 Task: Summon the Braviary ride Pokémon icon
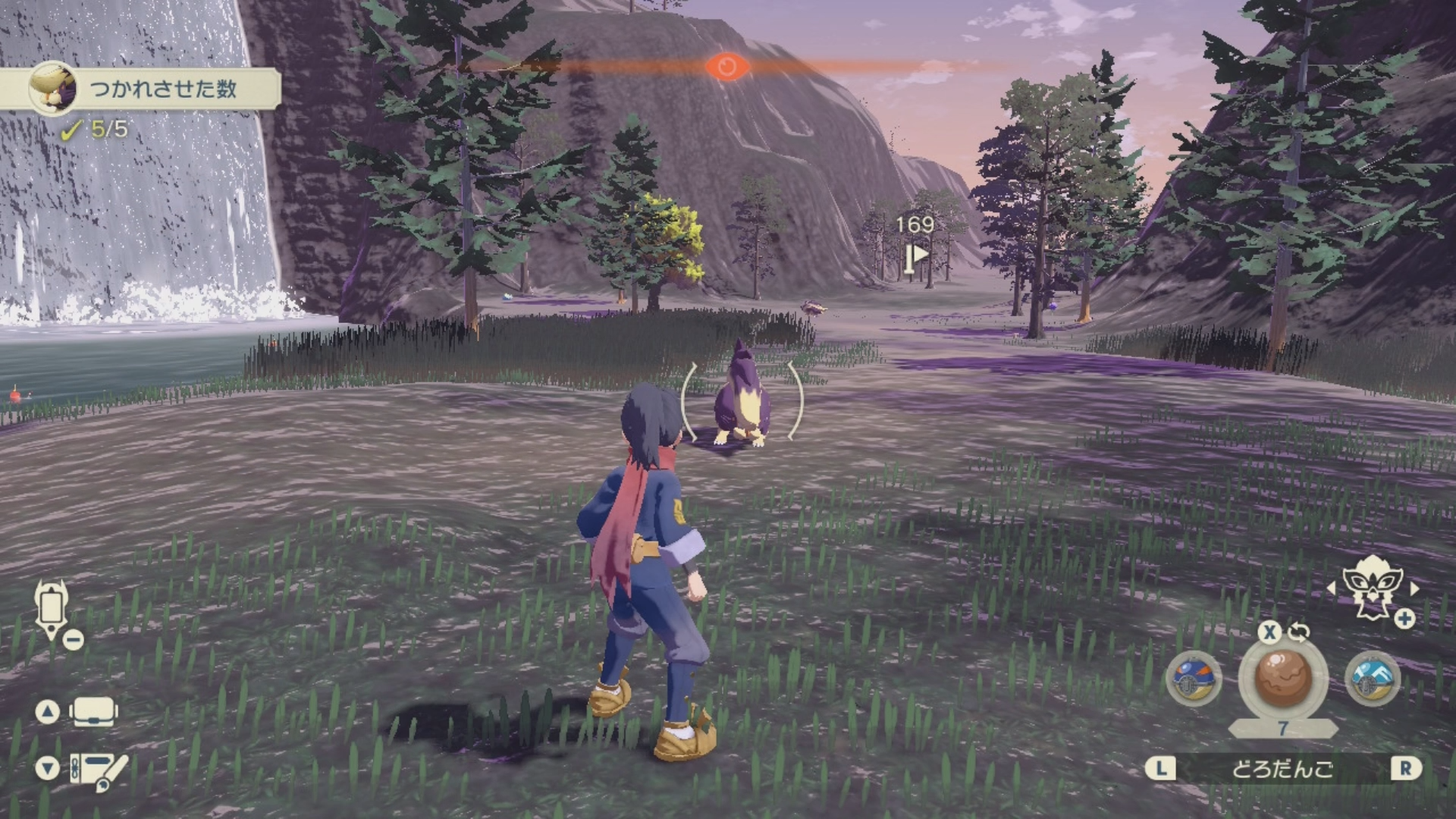pos(1373,587)
